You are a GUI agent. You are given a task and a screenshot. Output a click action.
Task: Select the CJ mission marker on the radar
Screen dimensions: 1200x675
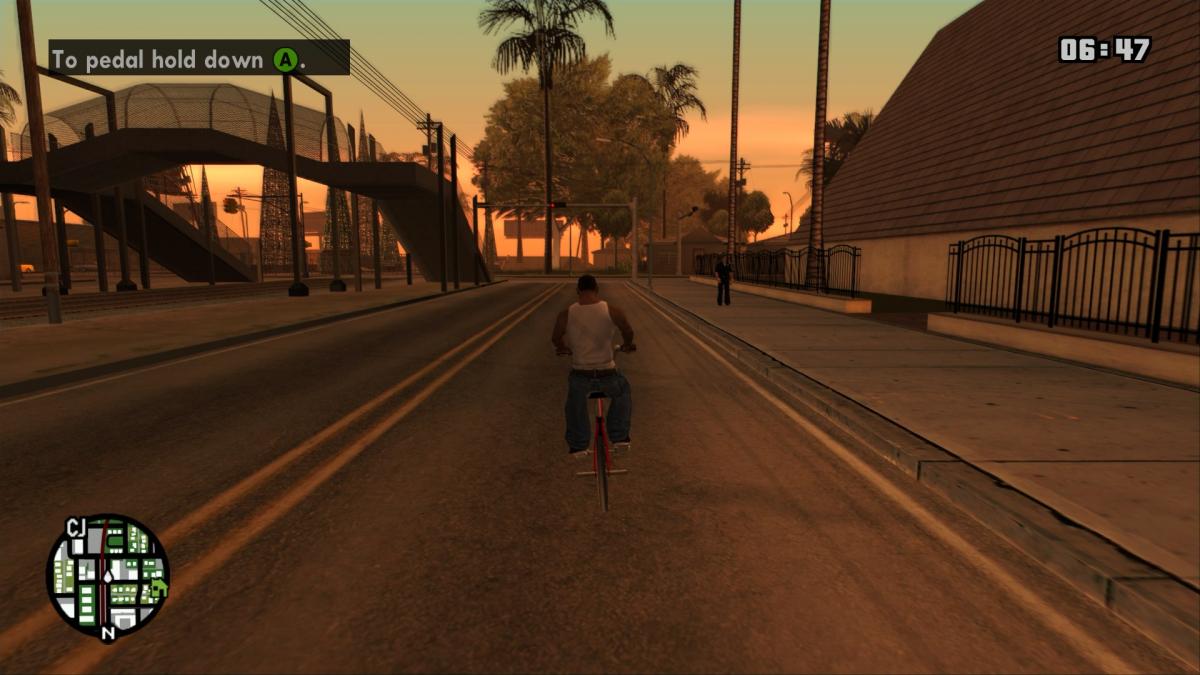click(76, 527)
